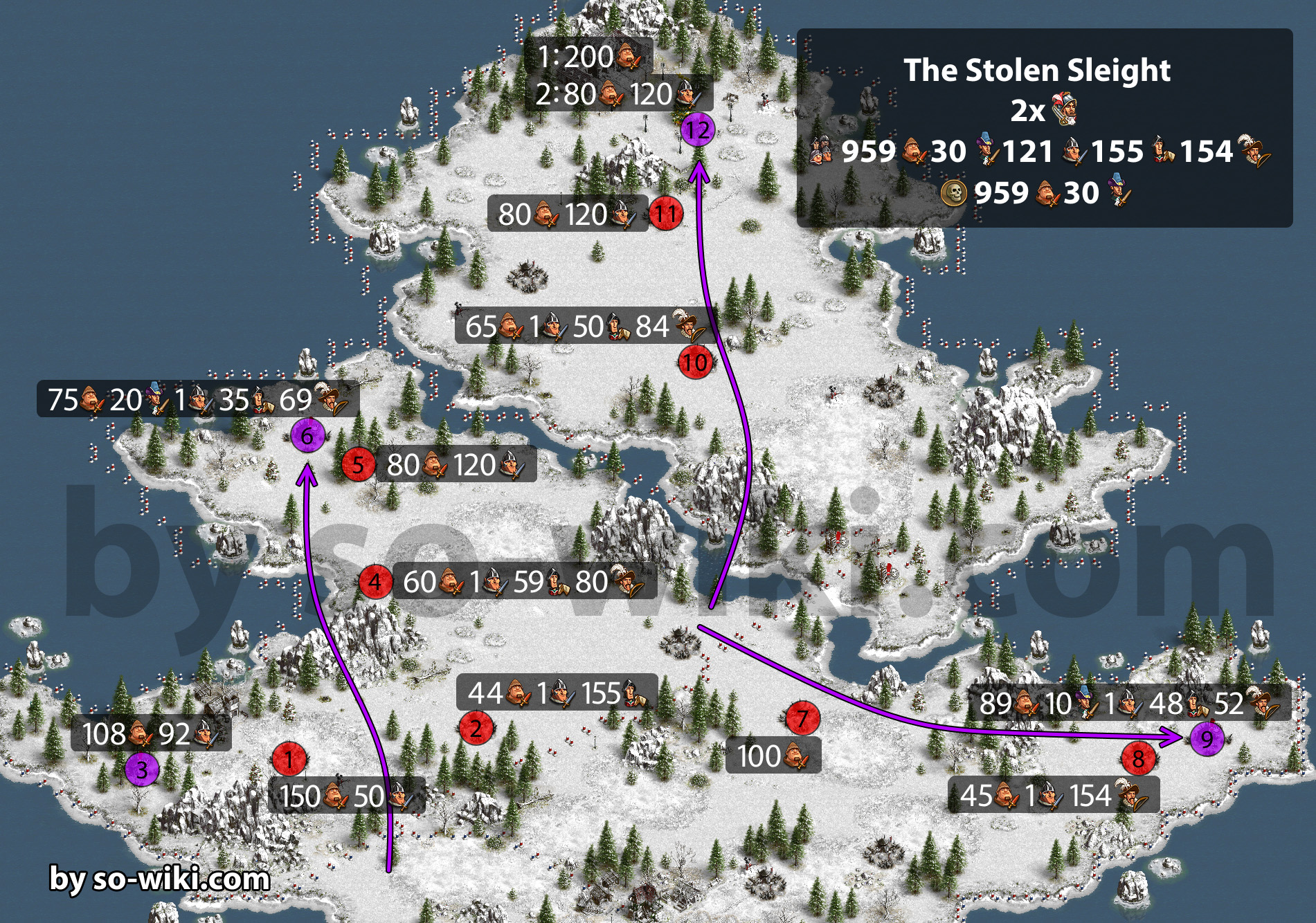Choose red camp marker 7
The width and height of the screenshot is (1316, 923).
tap(802, 719)
